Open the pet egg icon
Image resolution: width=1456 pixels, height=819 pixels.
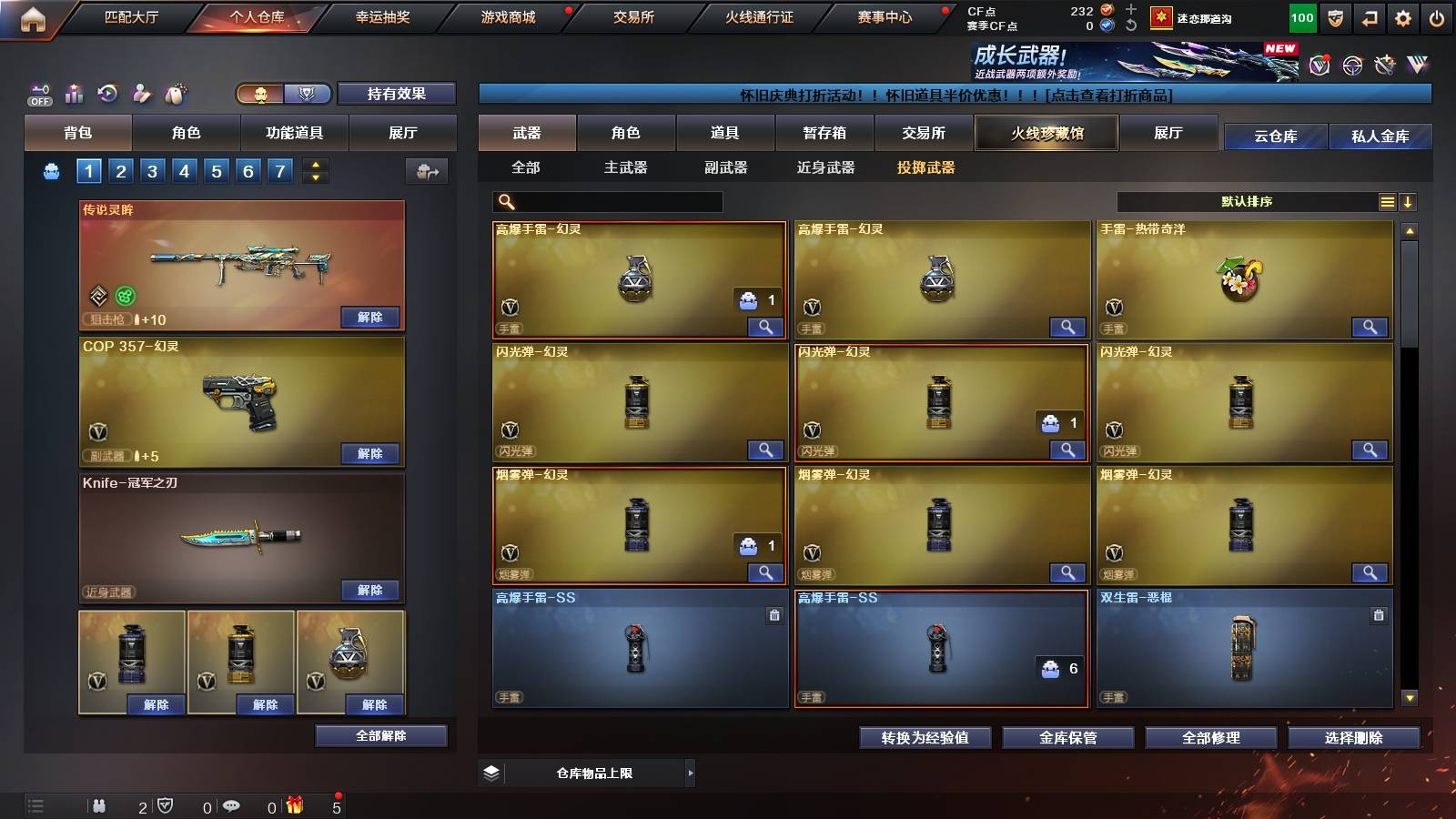(x=176, y=94)
